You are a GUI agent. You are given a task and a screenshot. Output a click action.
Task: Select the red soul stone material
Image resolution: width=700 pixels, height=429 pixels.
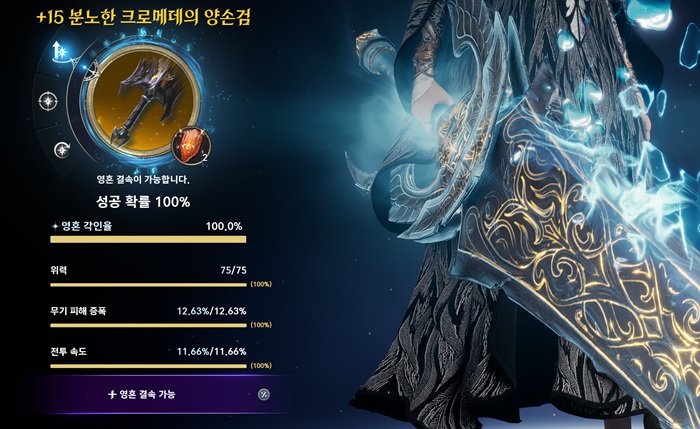click(x=192, y=146)
